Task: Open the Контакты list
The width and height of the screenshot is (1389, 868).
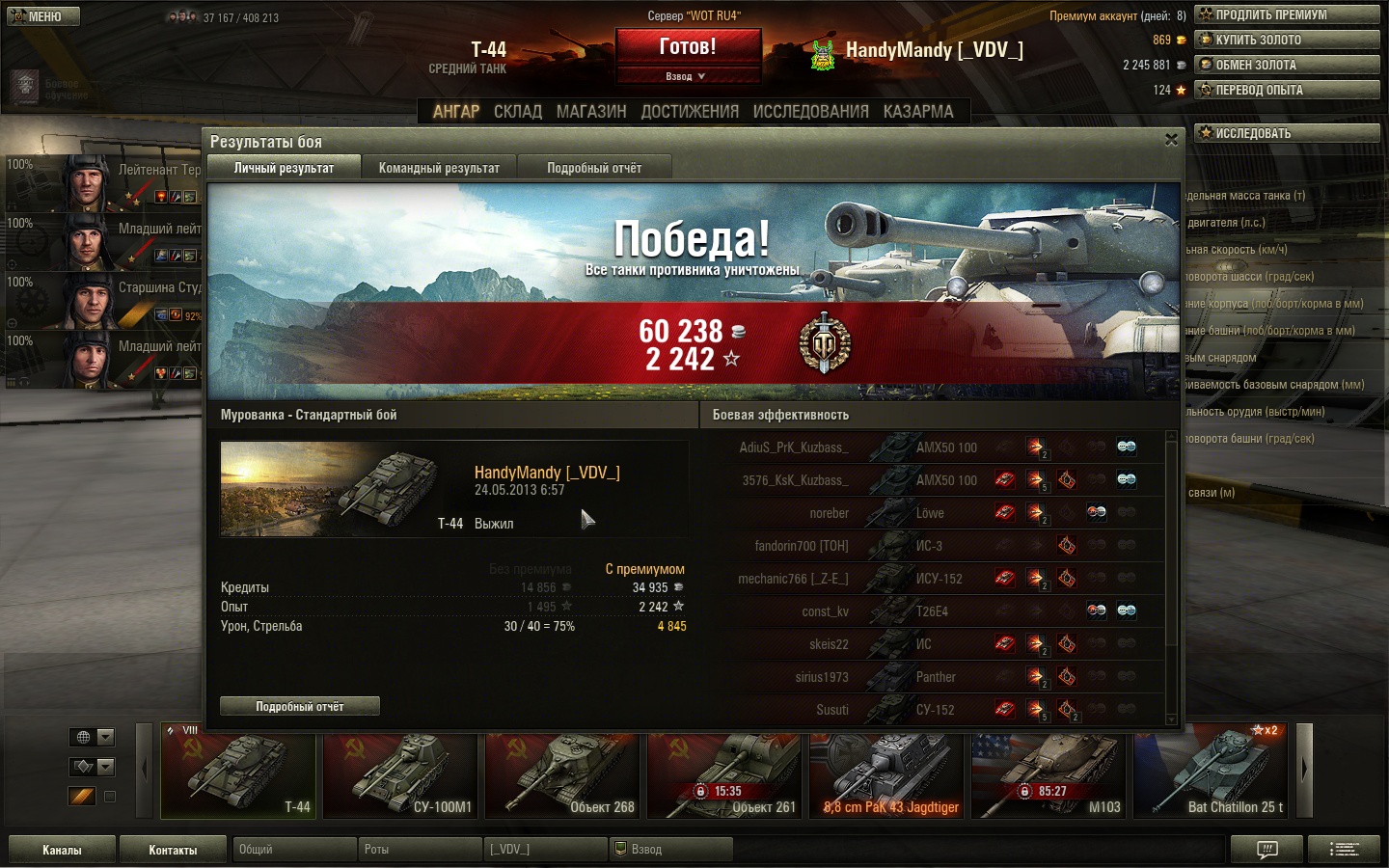Action: click(x=173, y=850)
